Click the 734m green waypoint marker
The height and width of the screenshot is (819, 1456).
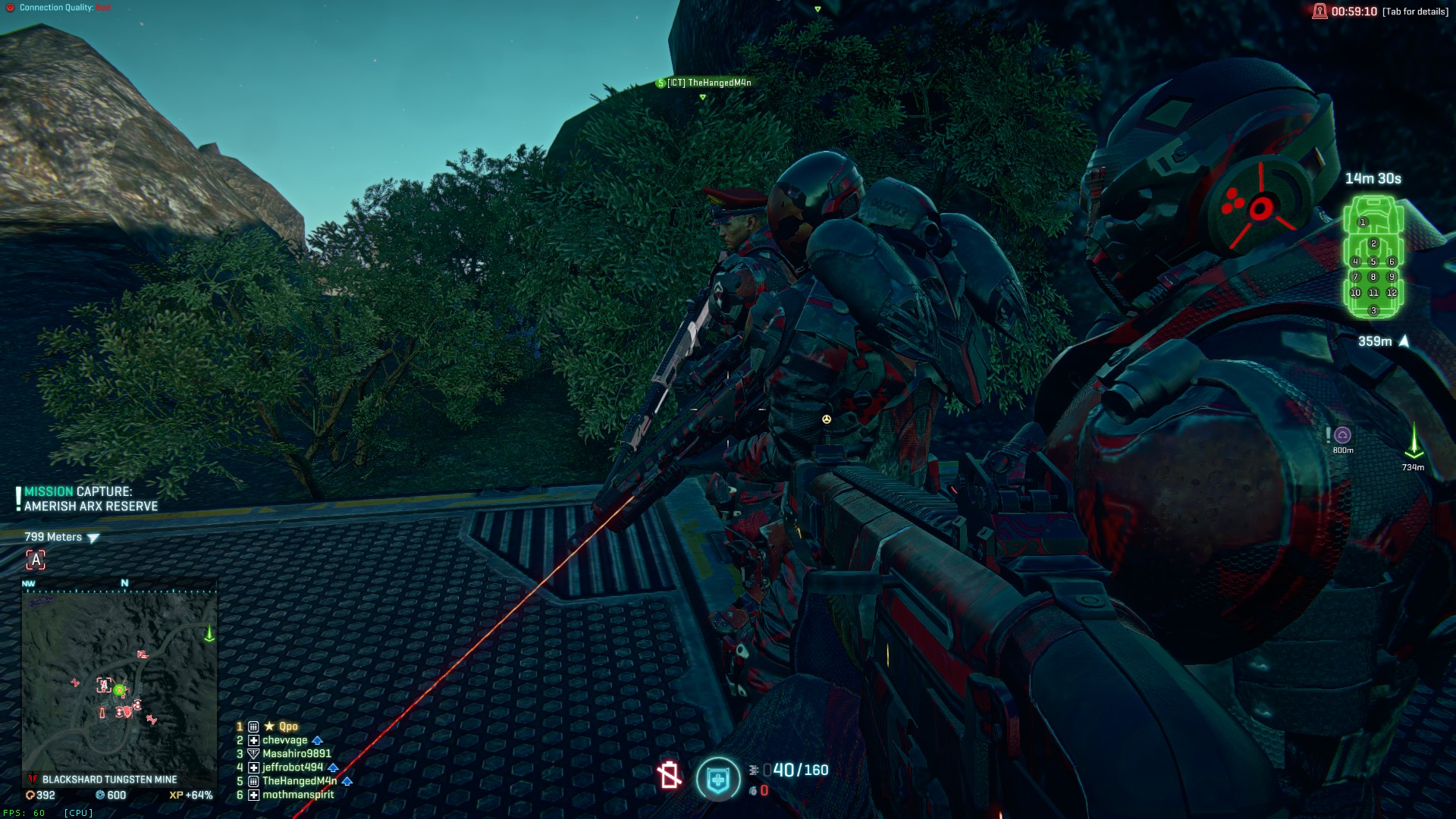point(1414,441)
